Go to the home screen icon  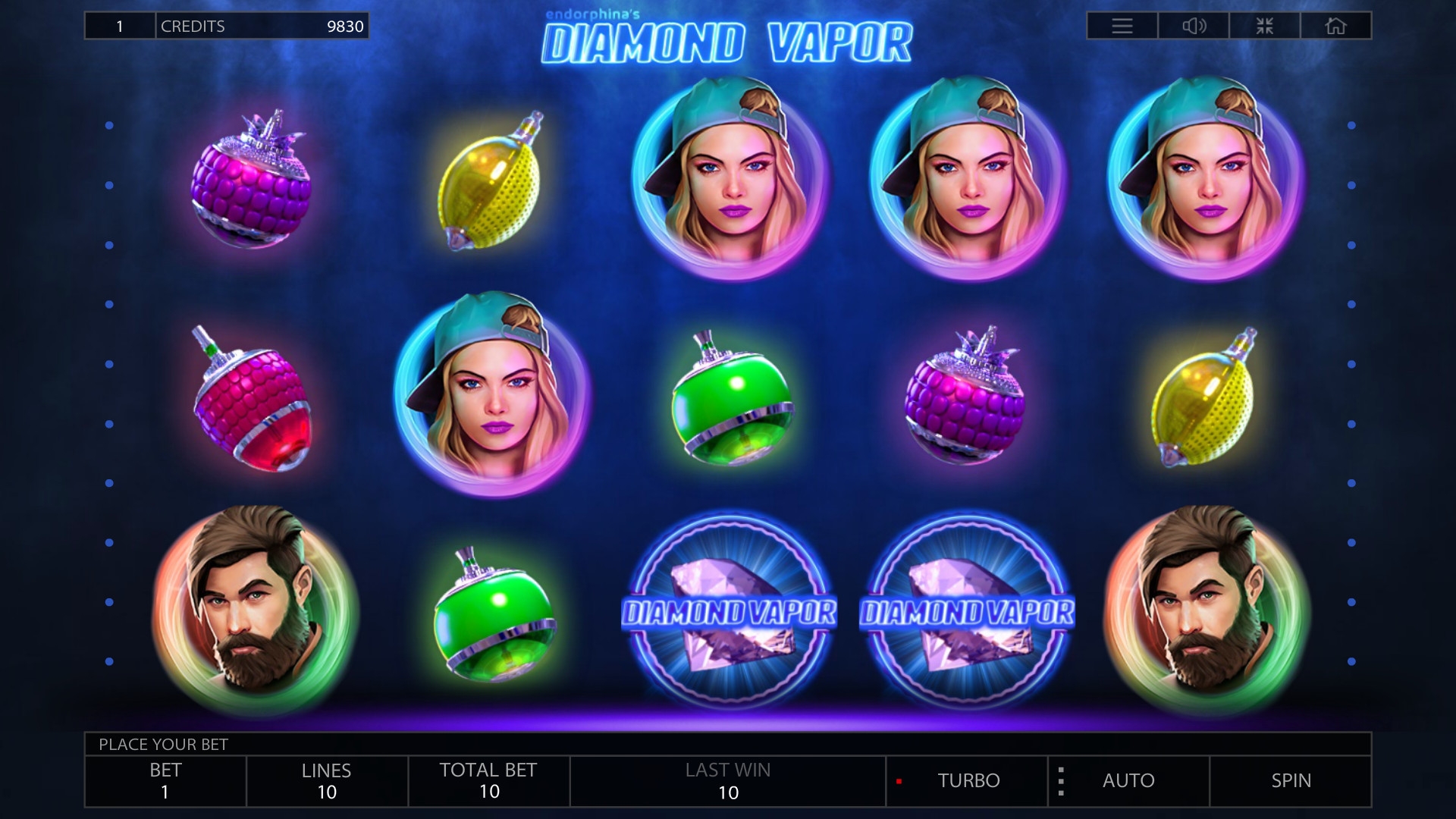pos(1335,26)
